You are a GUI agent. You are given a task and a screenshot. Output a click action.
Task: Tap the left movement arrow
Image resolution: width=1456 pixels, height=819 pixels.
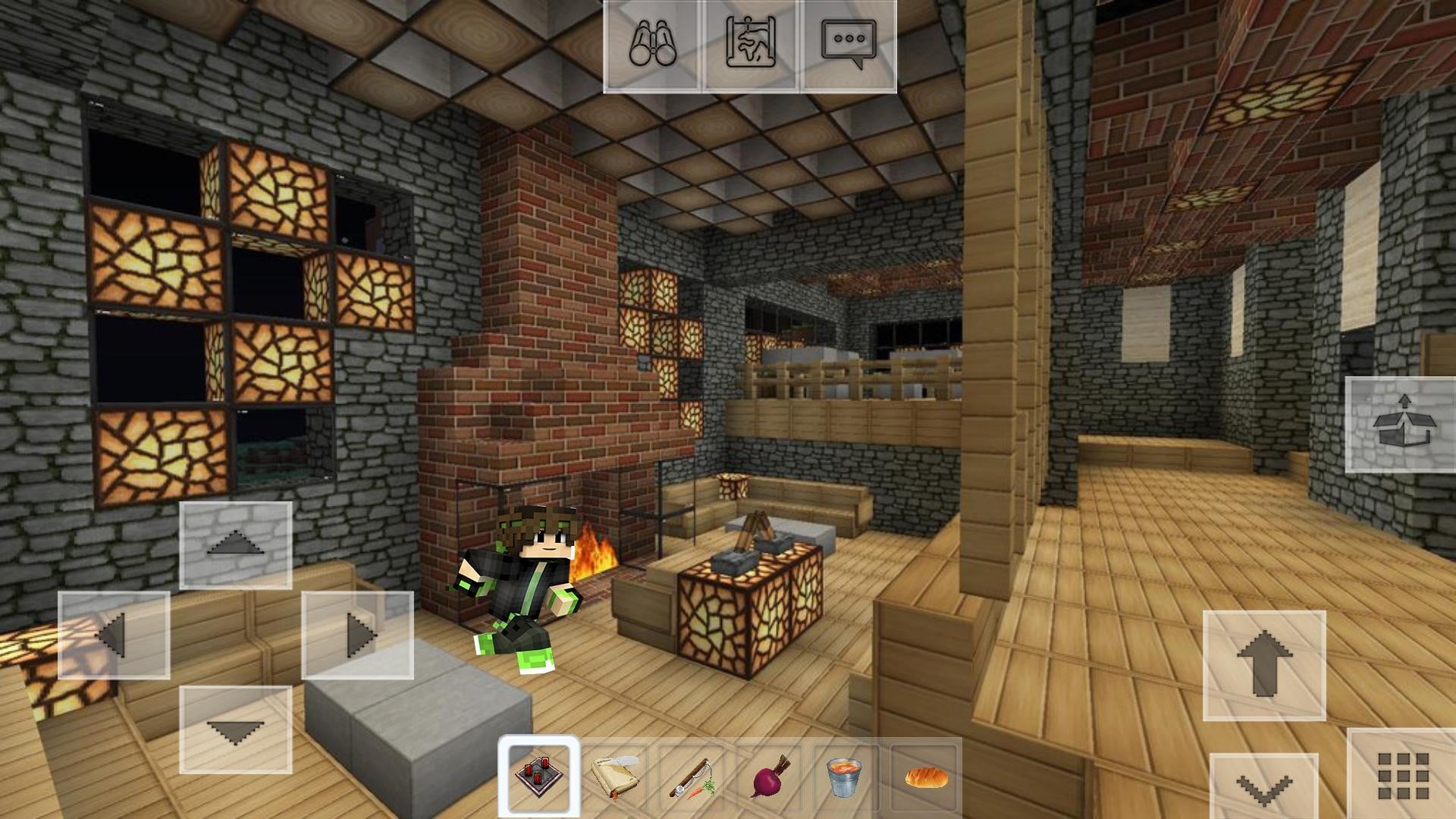[x=114, y=635]
